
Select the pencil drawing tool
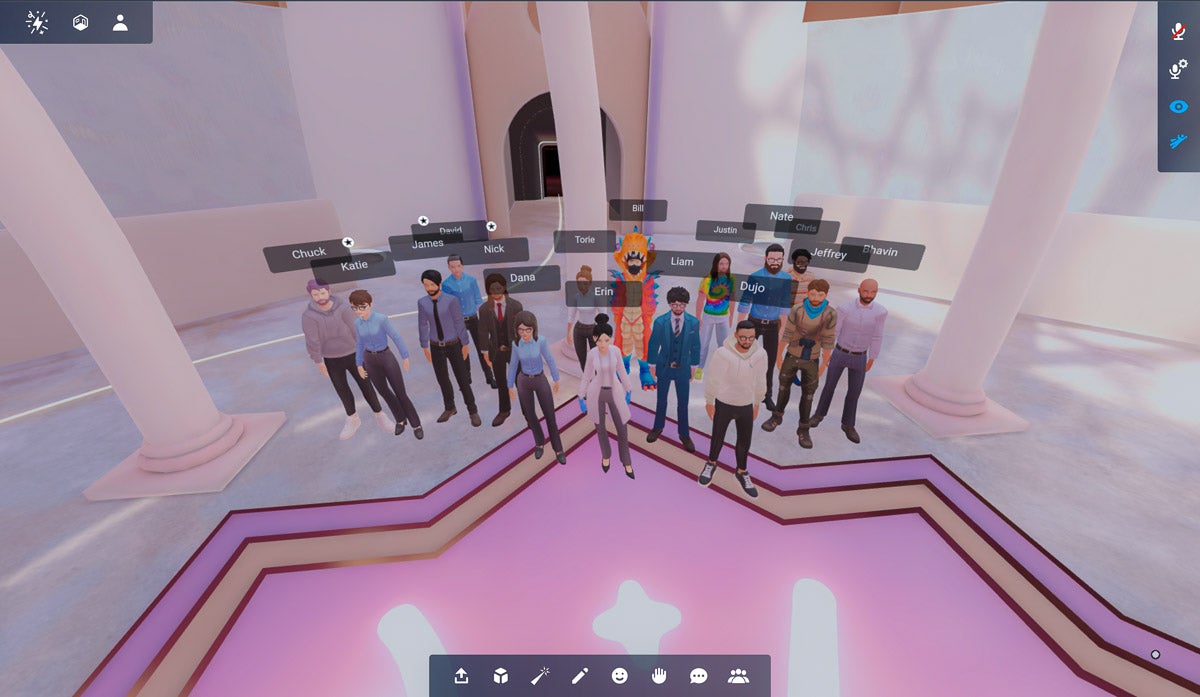[x=580, y=676]
